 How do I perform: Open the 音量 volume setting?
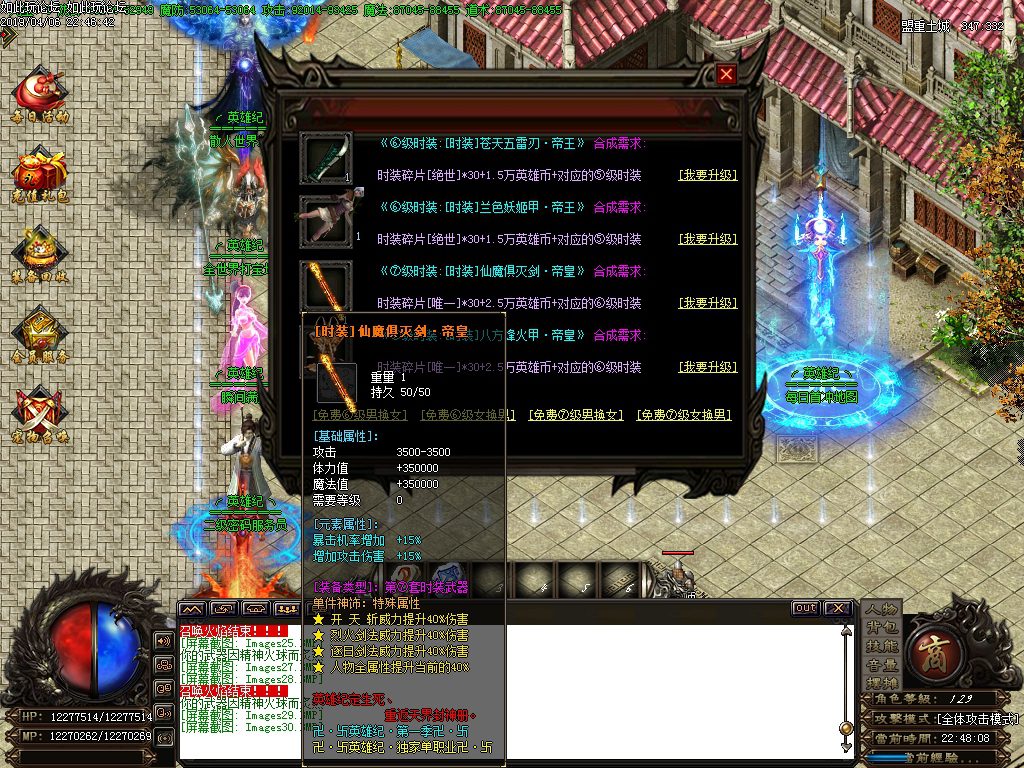[x=881, y=665]
